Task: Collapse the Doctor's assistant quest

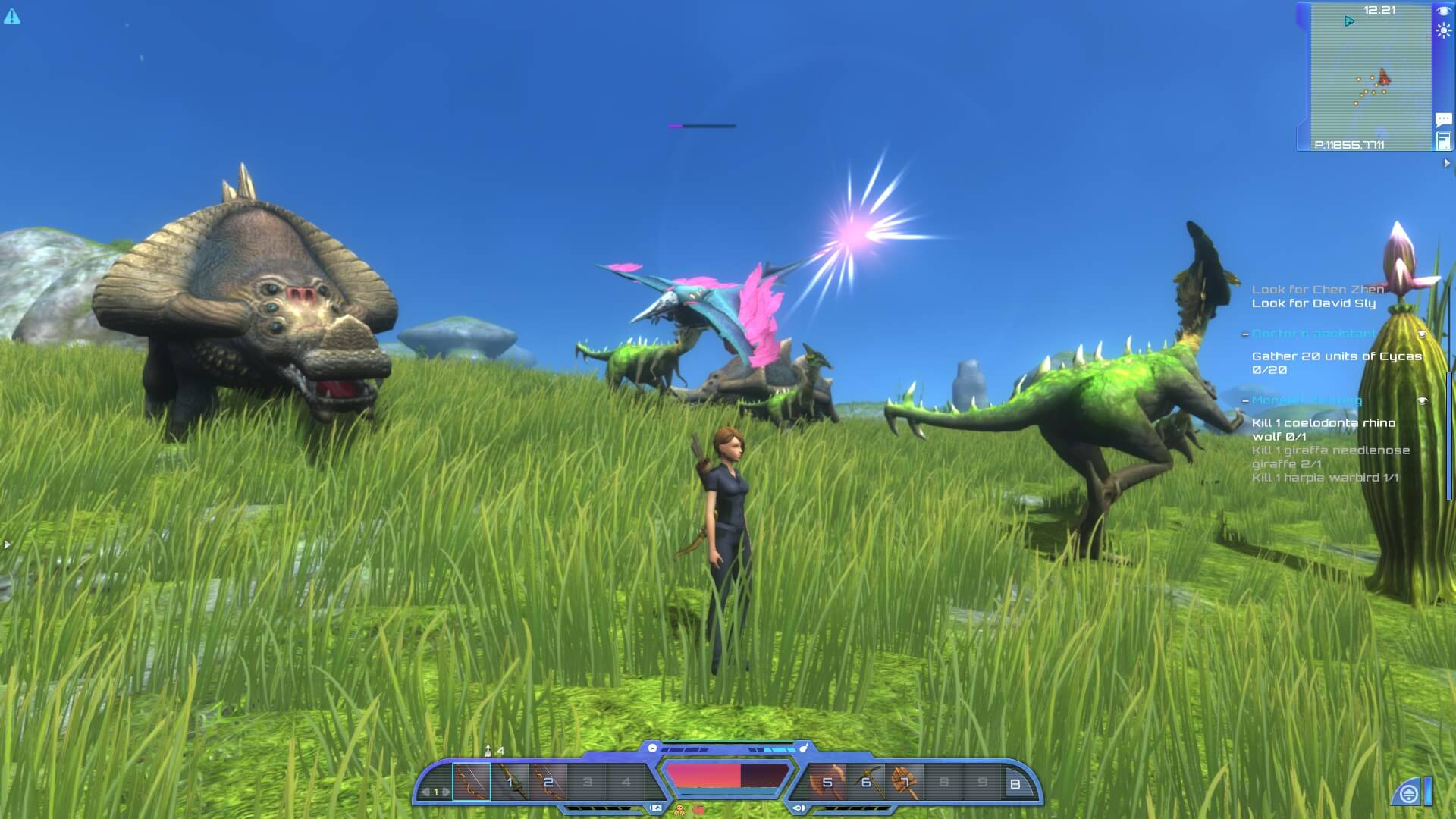Action: coord(1245,334)
